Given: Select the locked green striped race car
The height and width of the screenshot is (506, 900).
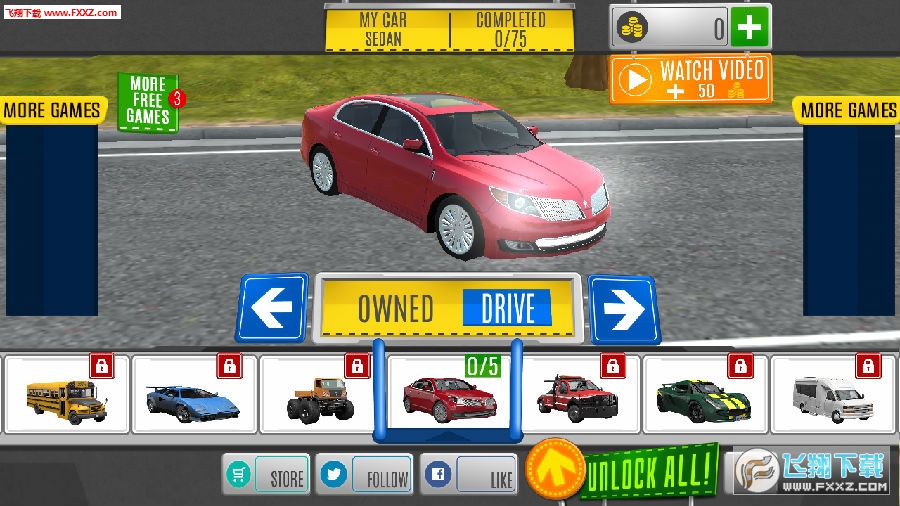Looking at the screenshot, I should (705, 395).
